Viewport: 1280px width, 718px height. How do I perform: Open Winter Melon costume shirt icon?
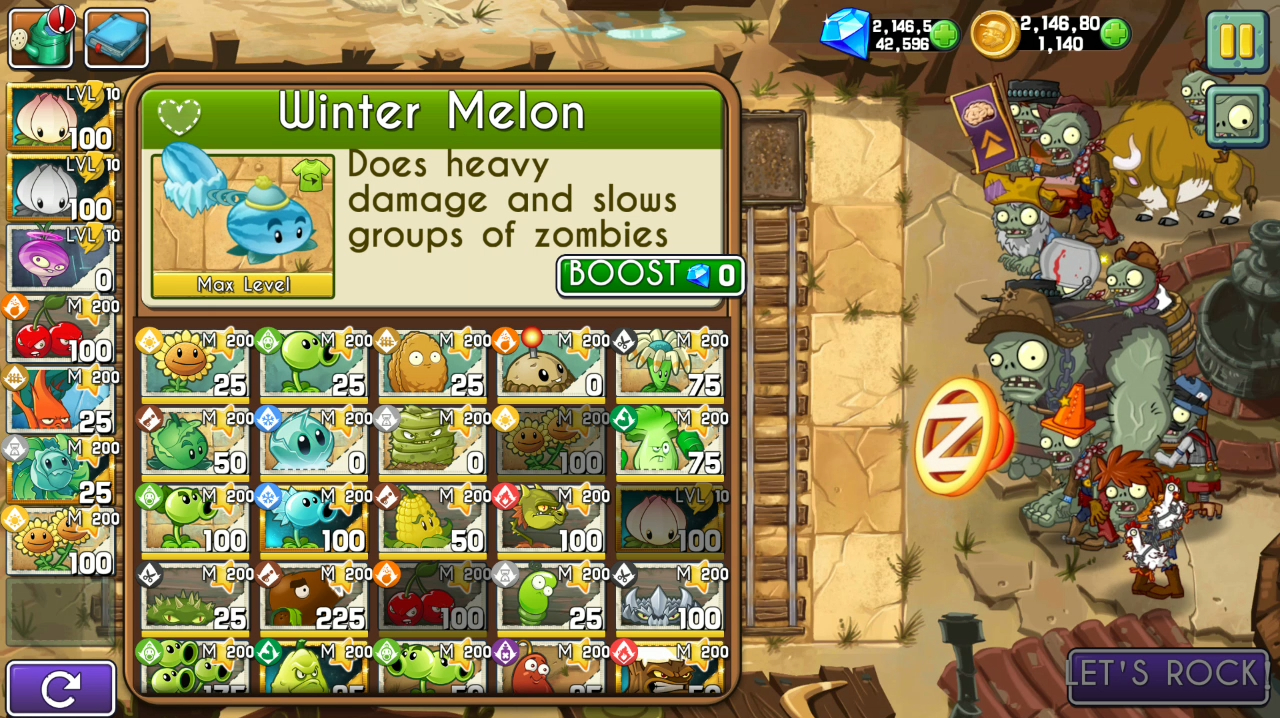click(311, 177)
